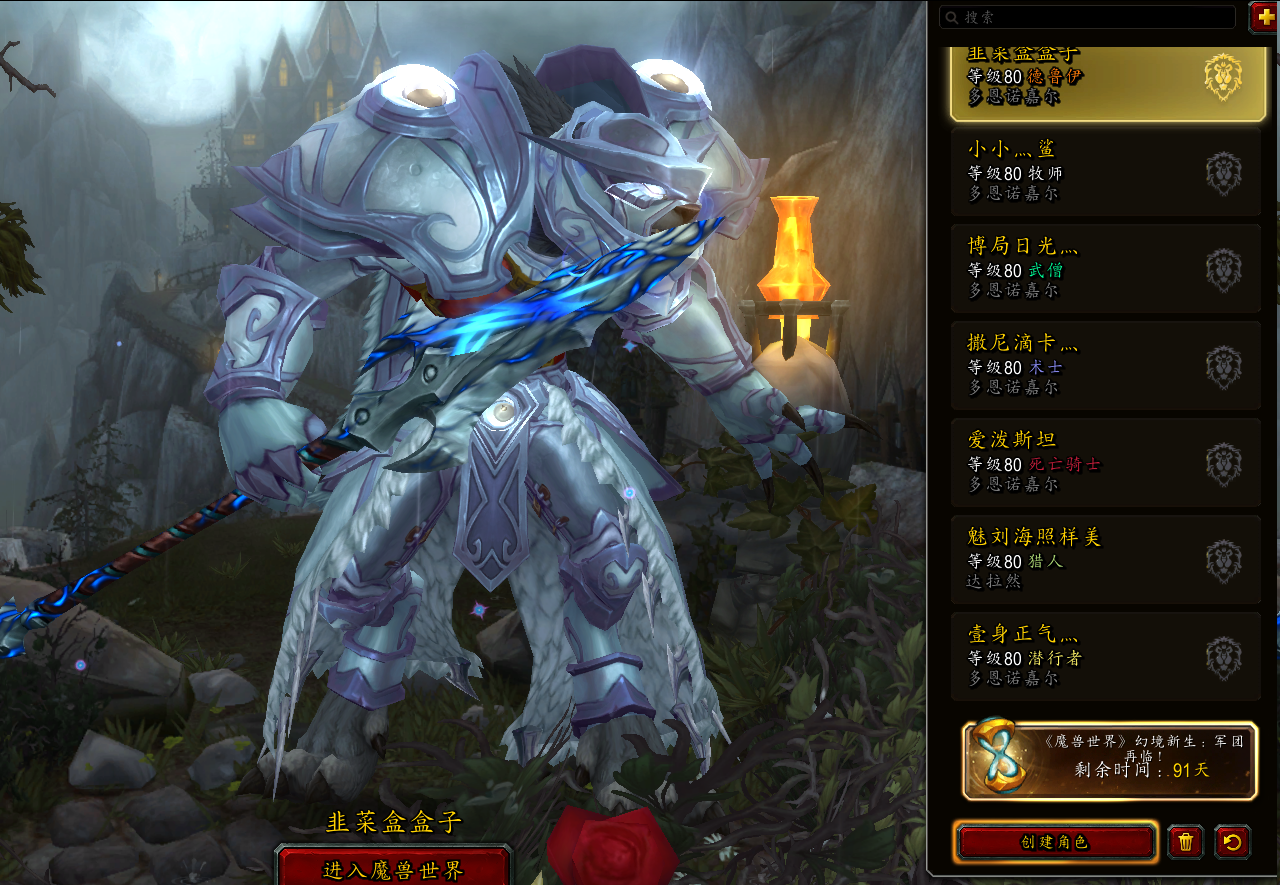Choose the 博局日光 武僧 monk character
The image size is (1280, 885).
pos(1105,269)
